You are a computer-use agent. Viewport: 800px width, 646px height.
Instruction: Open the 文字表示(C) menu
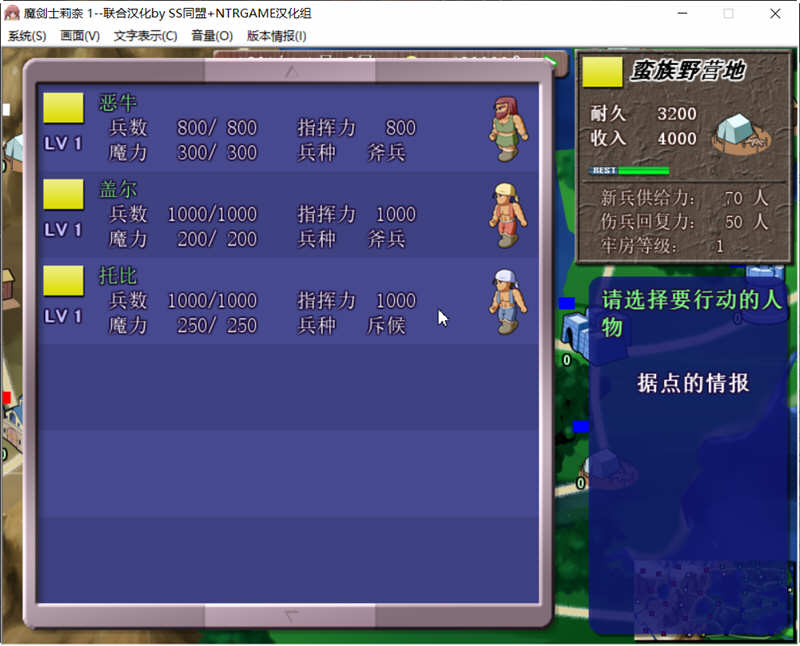(145, 36)
